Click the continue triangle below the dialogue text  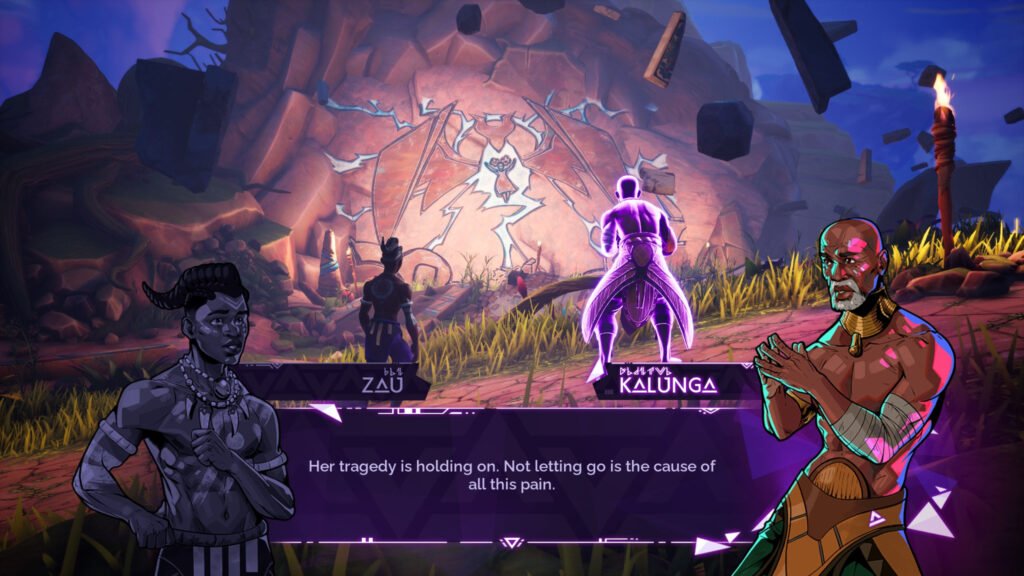click(511, 543)
